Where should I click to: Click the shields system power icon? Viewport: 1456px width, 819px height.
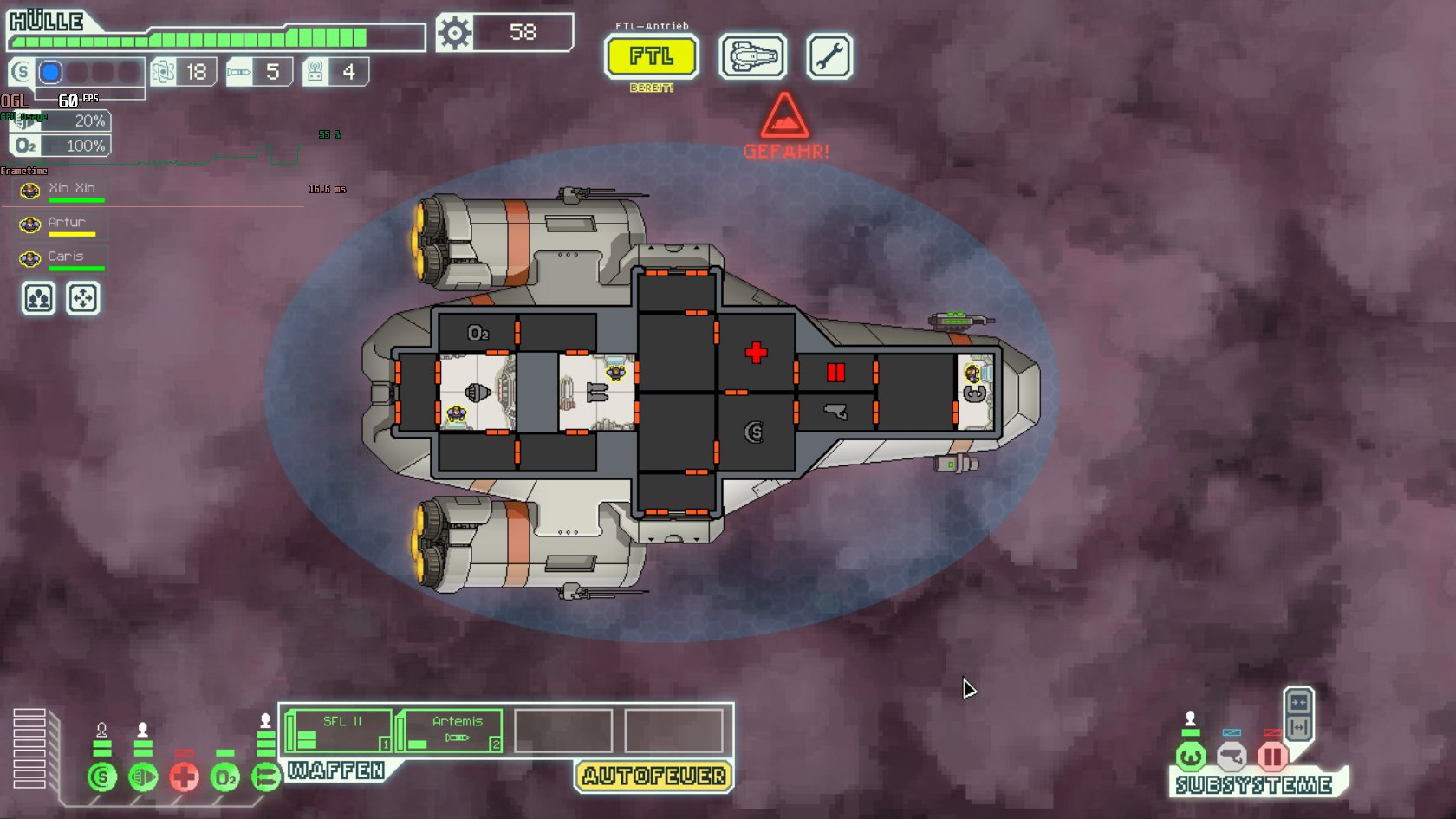tap(102, 777)
